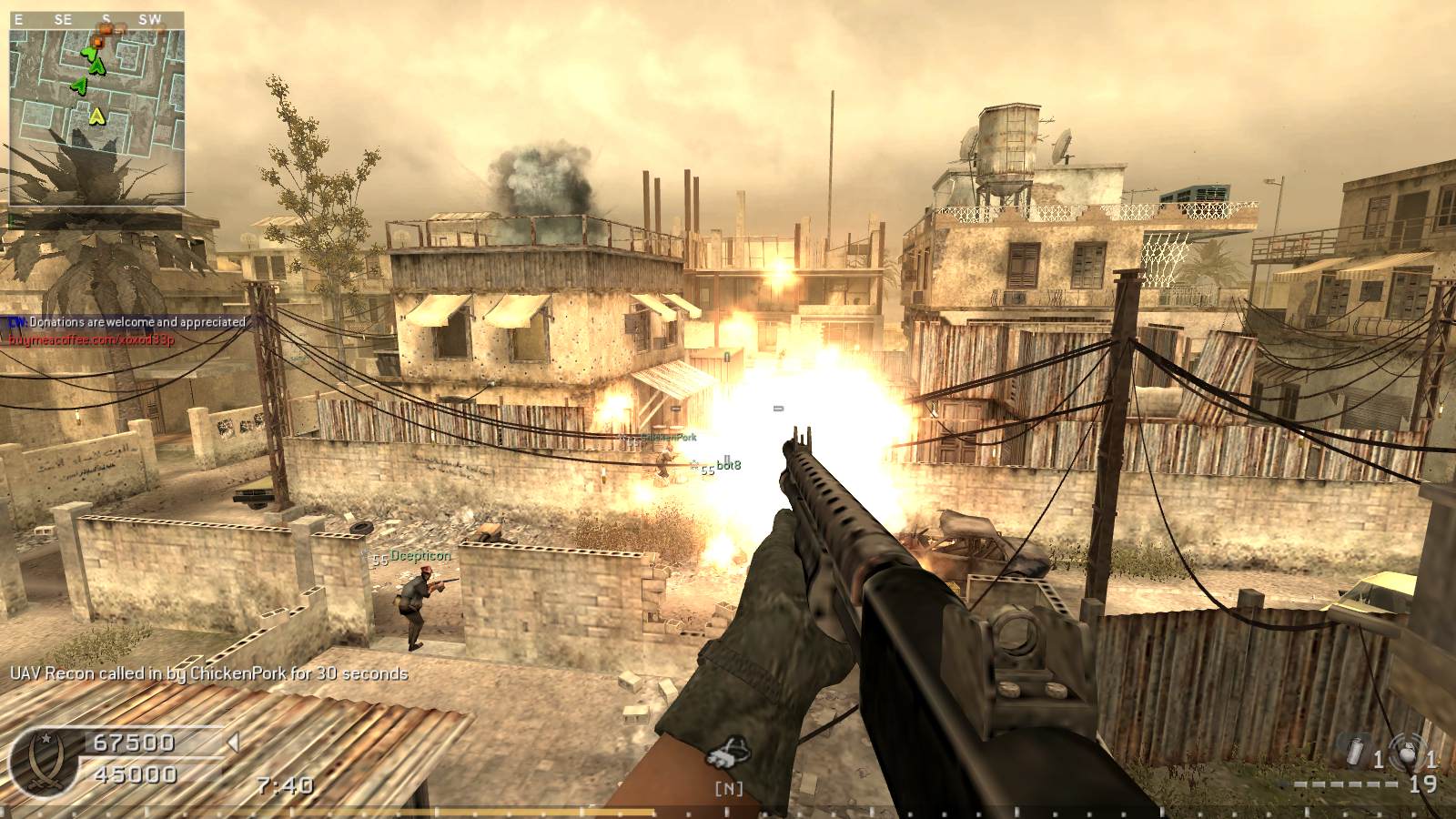
Task: Click the team faction emblem icon
Action: 42,760
